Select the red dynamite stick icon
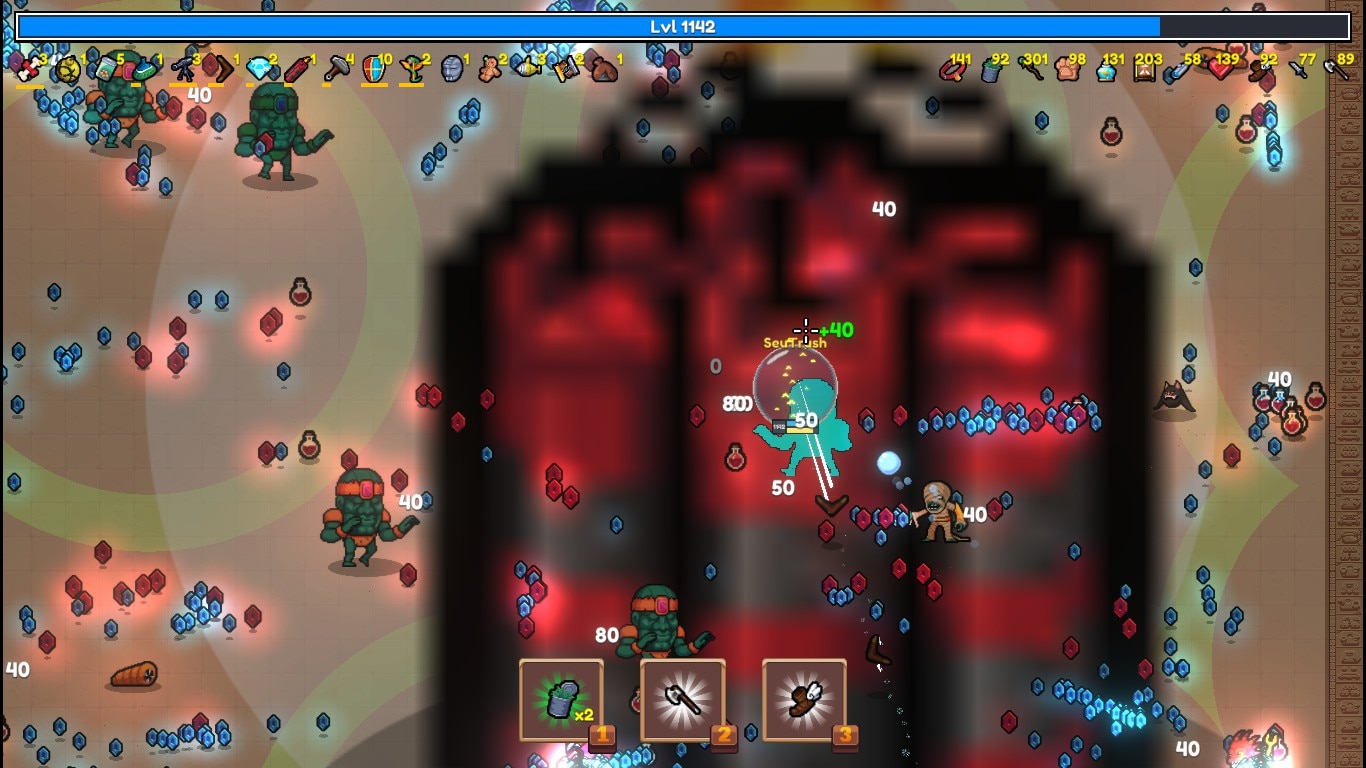 coord(297,68)
